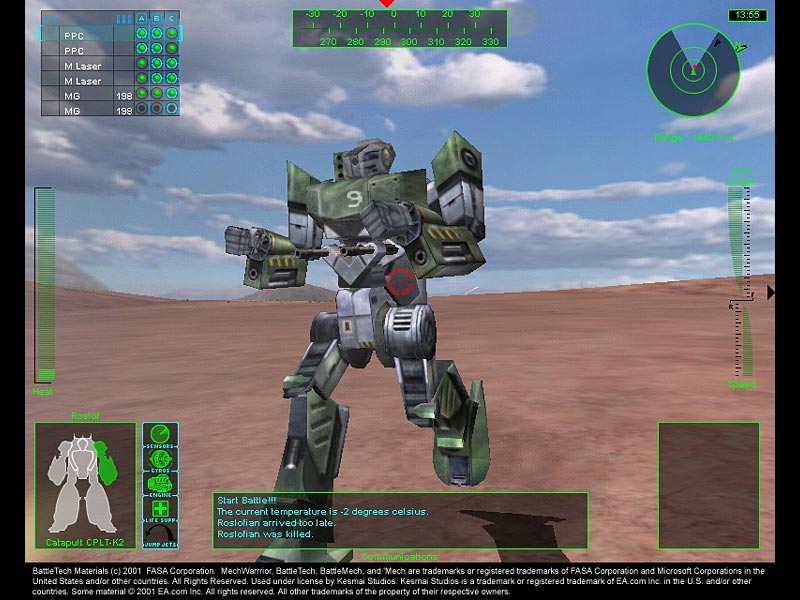Click the circular radar display
This screenshot has height=600, width=800.
[693, 69]
